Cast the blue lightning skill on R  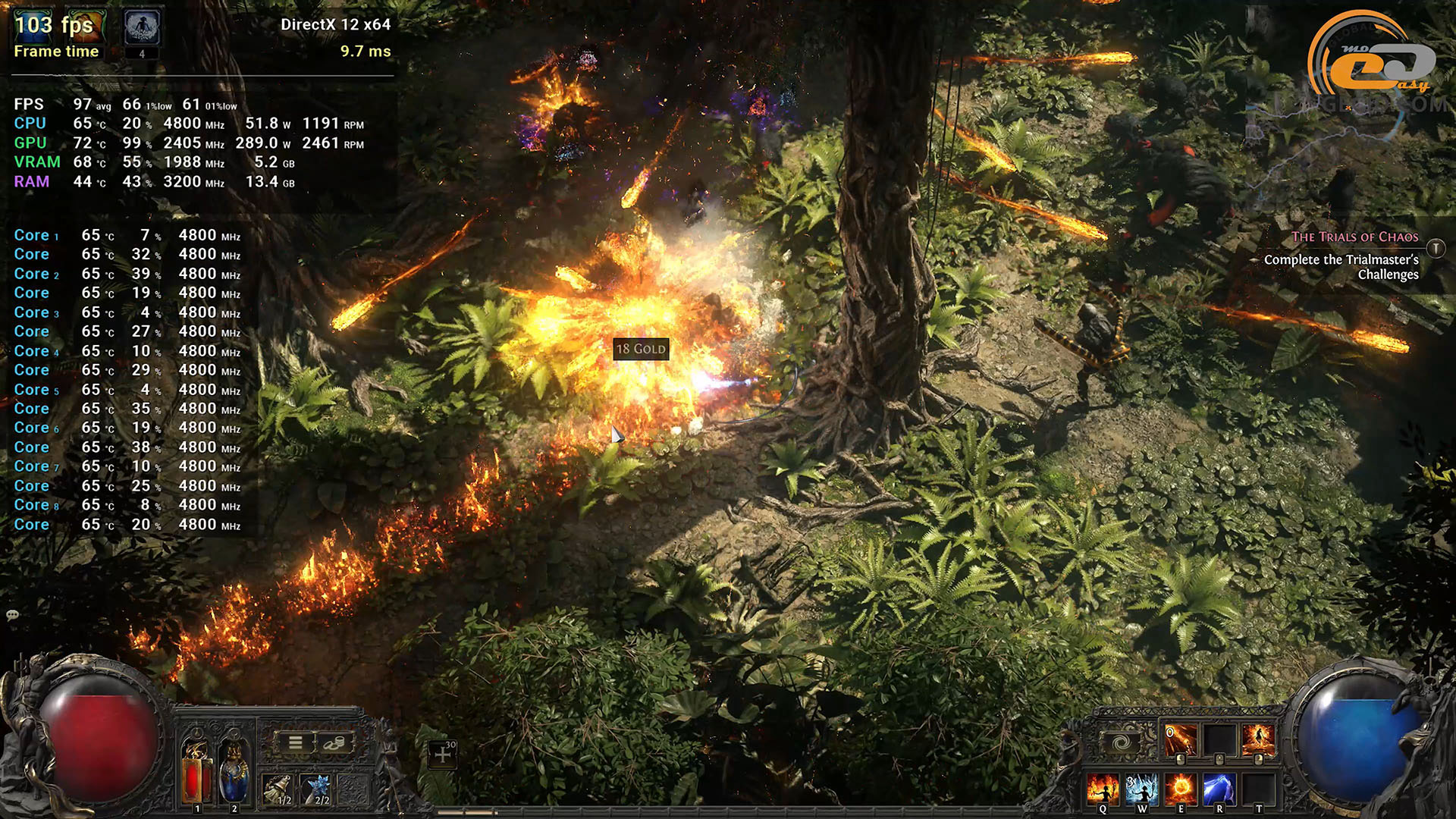pyautogui.click(x=1219, y=789)
